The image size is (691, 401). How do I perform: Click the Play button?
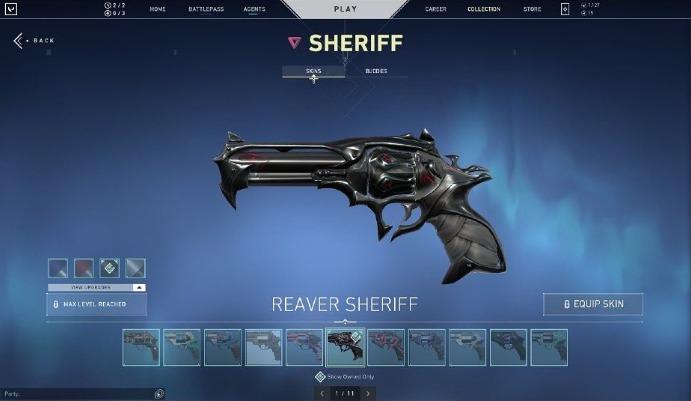point(345,9)
